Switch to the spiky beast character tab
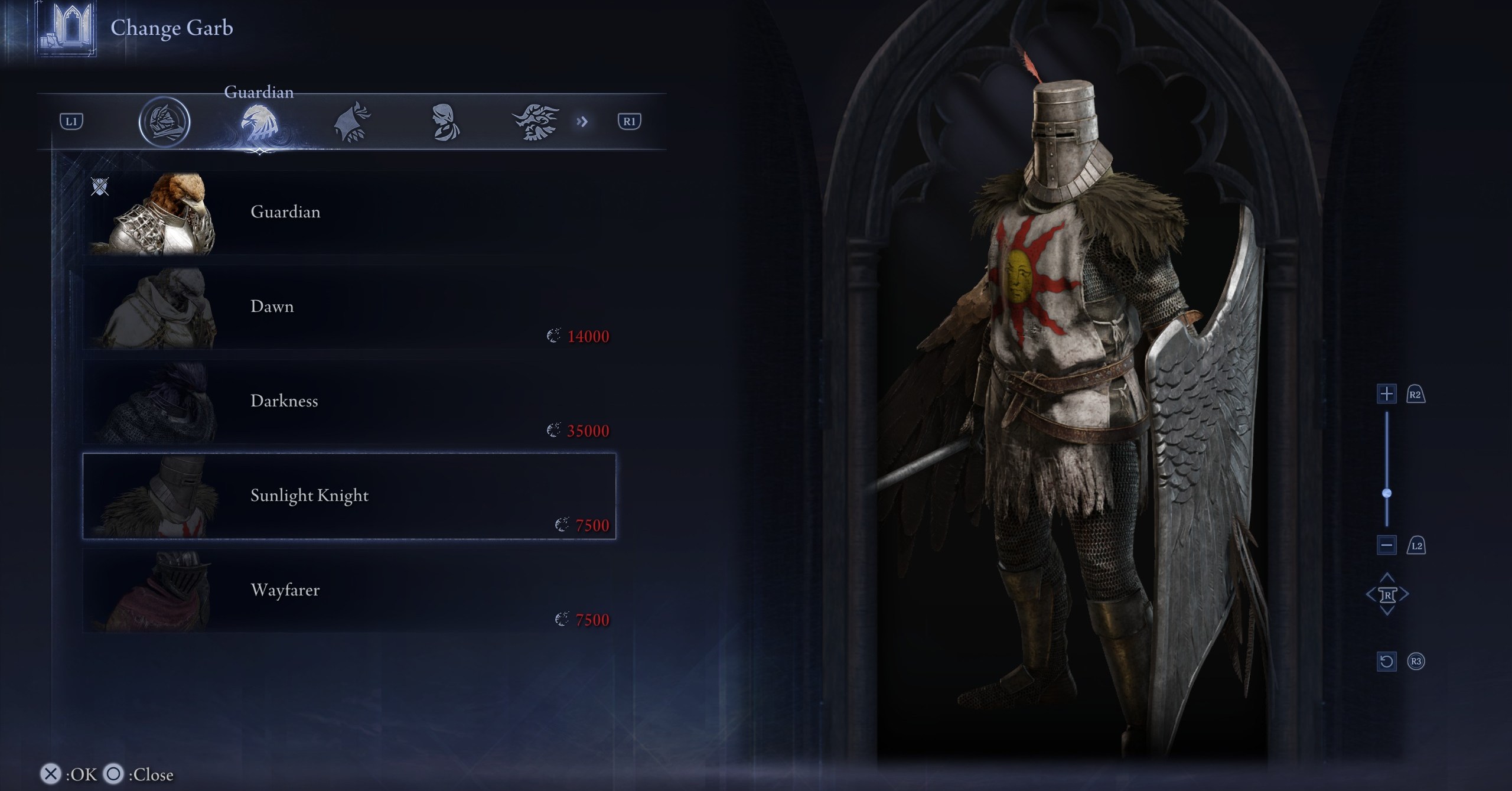The width and height of the screenshot is (1512, 791). click(535, 122)
